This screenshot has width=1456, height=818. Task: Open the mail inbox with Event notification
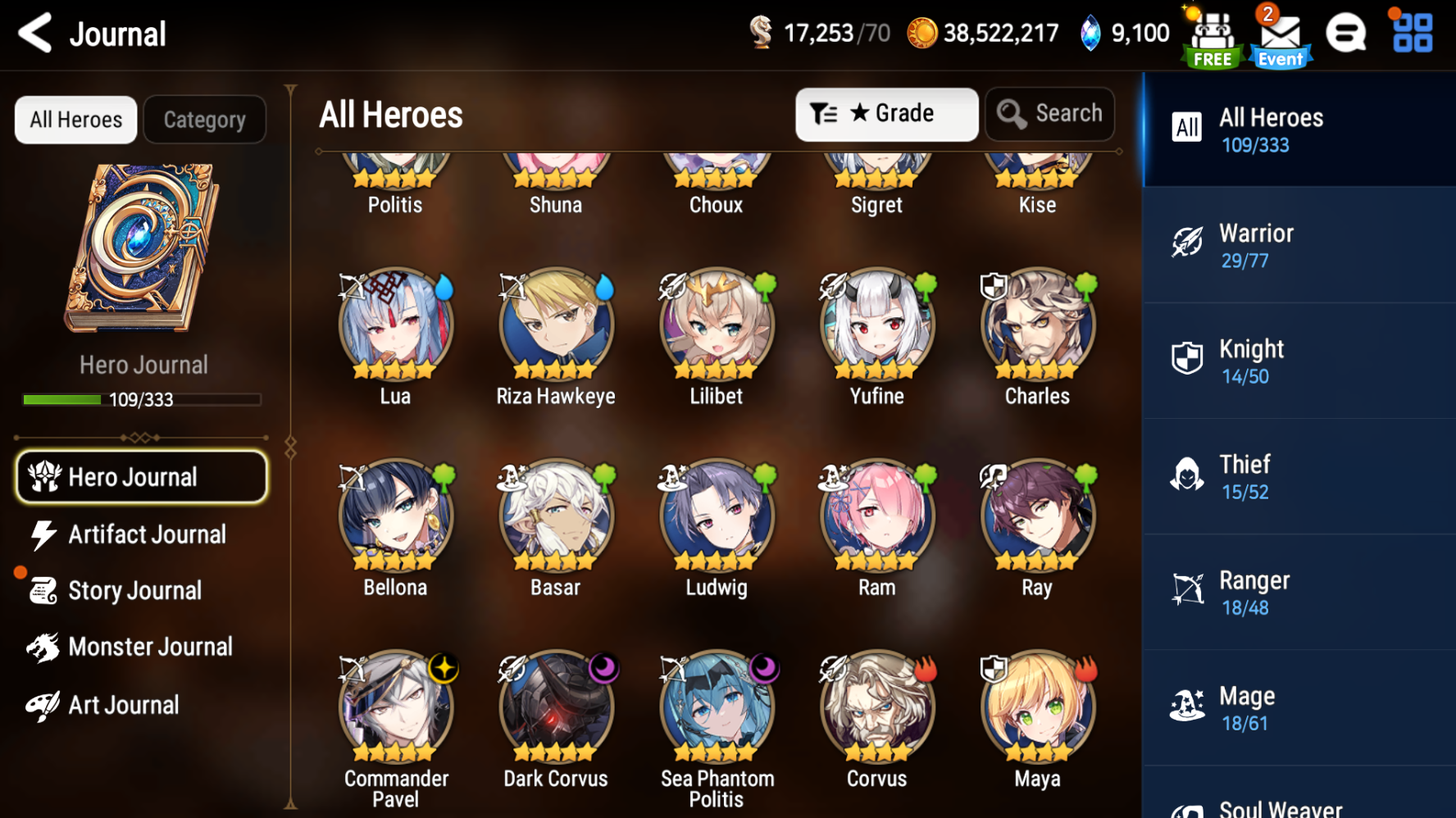[1279, 34]
